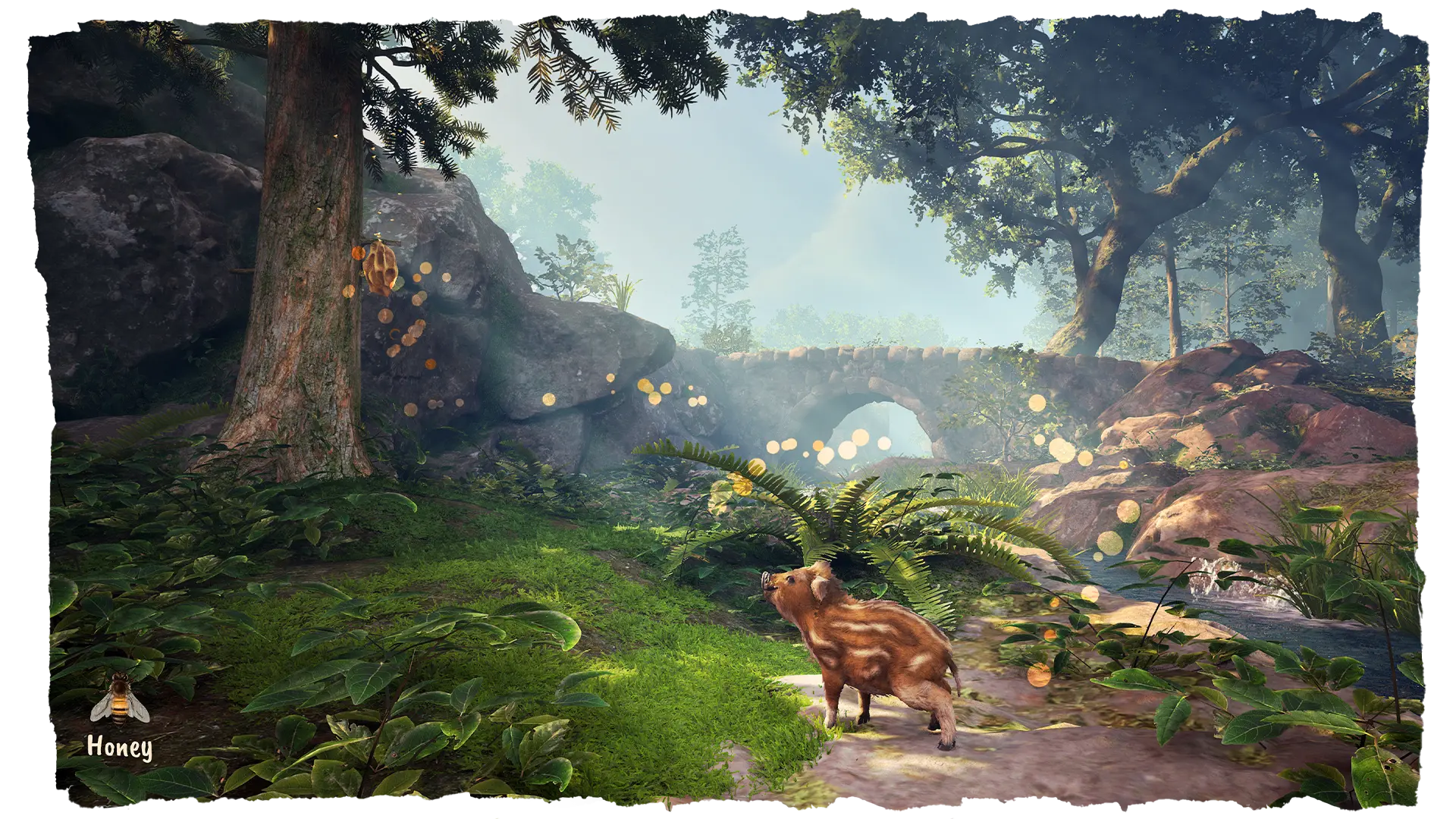
Task: Click the Honey bee icon
Action: click(x=120, y=701)
